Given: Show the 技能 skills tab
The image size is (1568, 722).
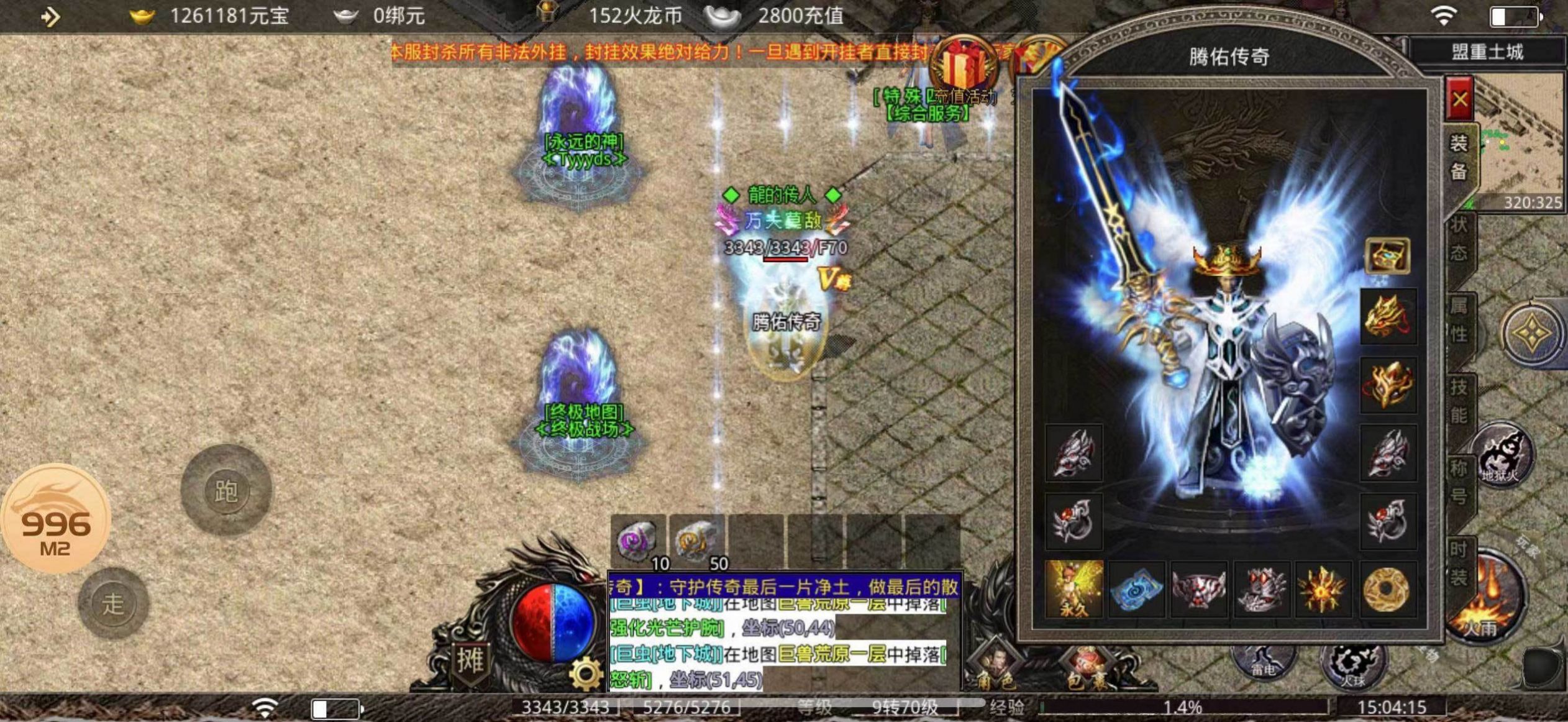Looking at the screenshot, I should [1459, 401].
